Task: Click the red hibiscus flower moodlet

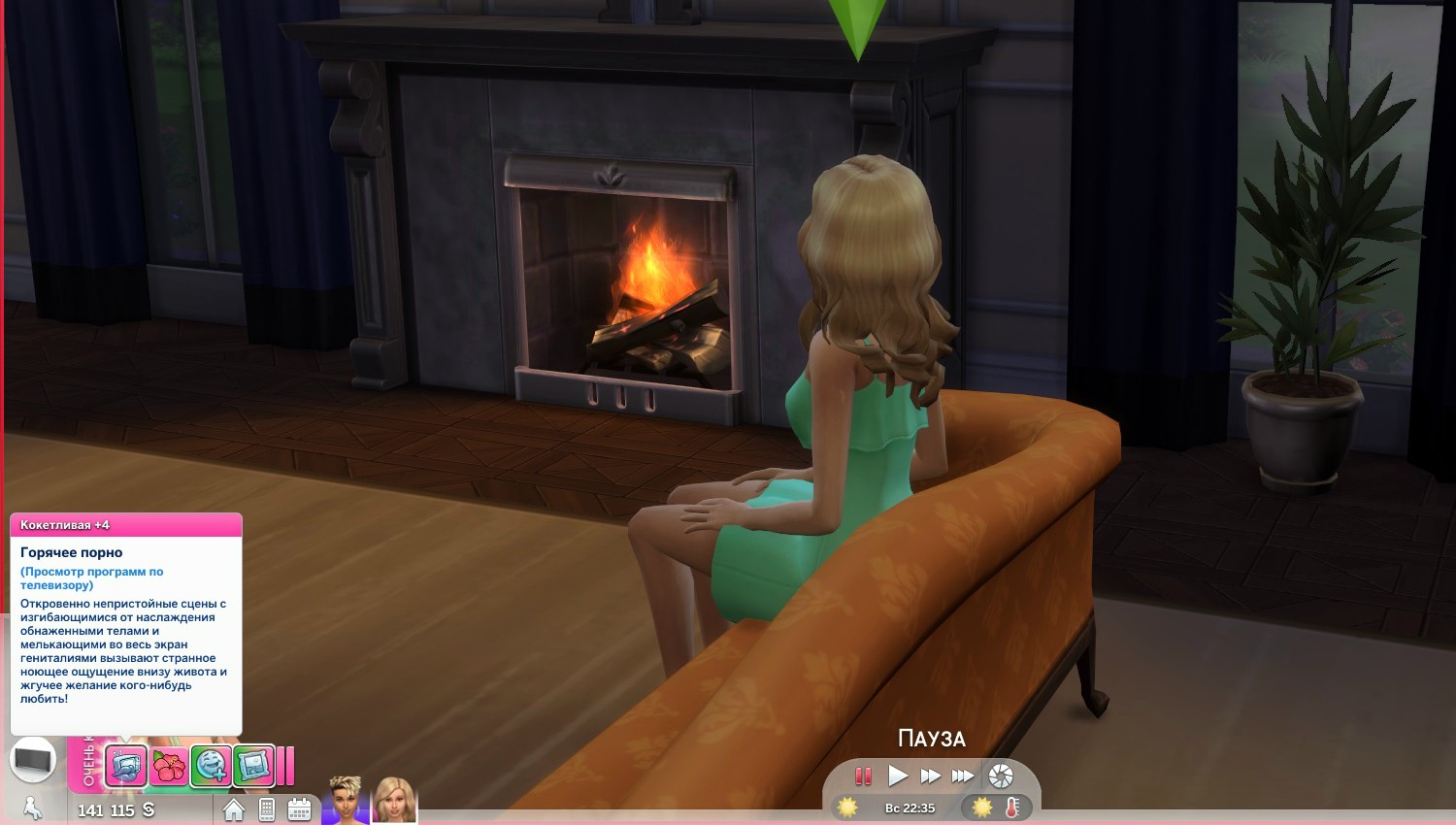Action: point(169,767)
